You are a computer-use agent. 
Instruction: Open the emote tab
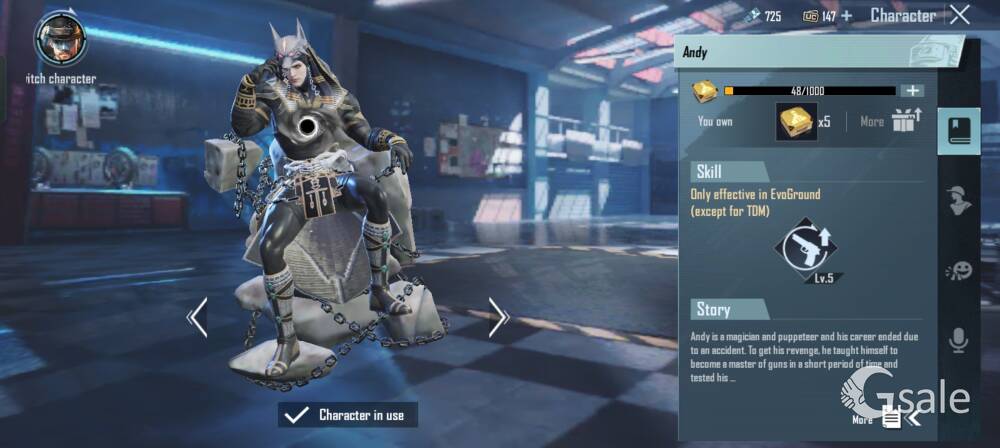click(x=958, y=270)
